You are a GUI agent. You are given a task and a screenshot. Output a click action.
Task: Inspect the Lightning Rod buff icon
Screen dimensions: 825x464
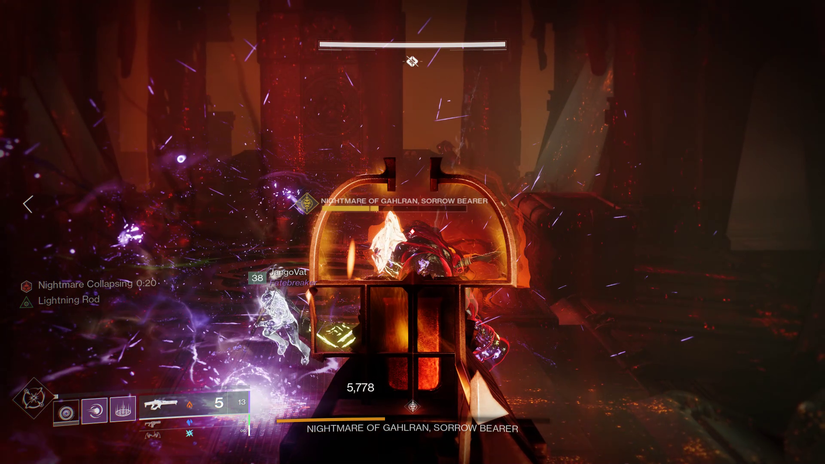[x=26, y=302]
